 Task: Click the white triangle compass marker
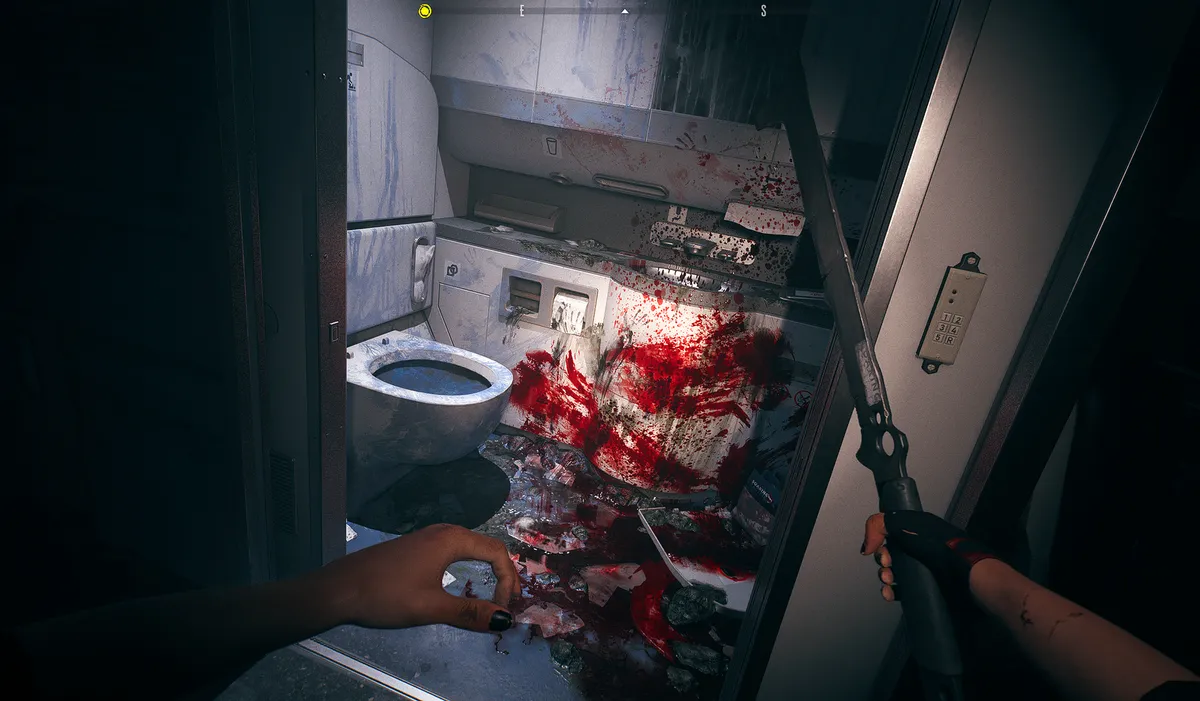tap(625, 11)
